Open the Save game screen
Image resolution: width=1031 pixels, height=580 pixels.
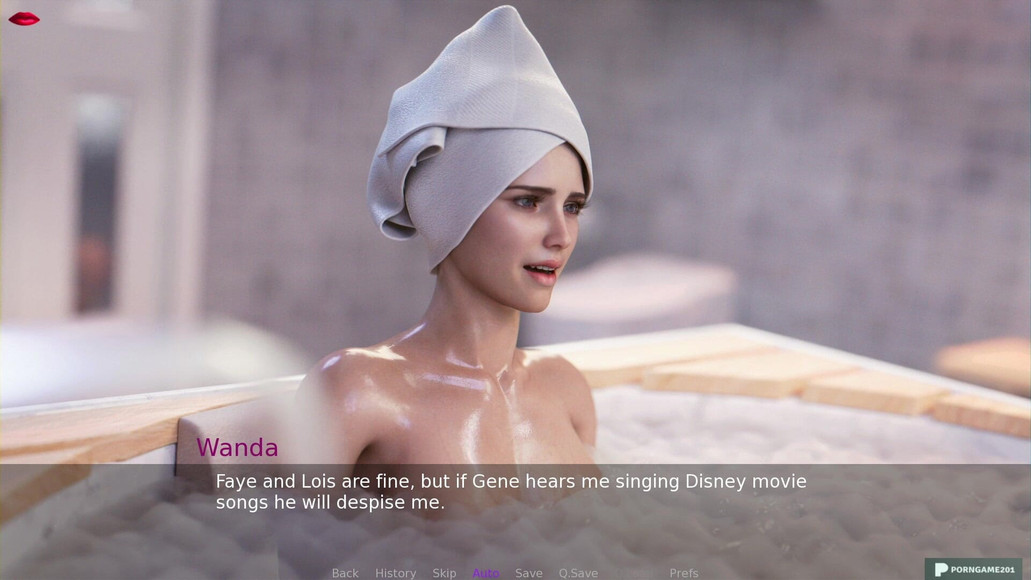point(529,573)
